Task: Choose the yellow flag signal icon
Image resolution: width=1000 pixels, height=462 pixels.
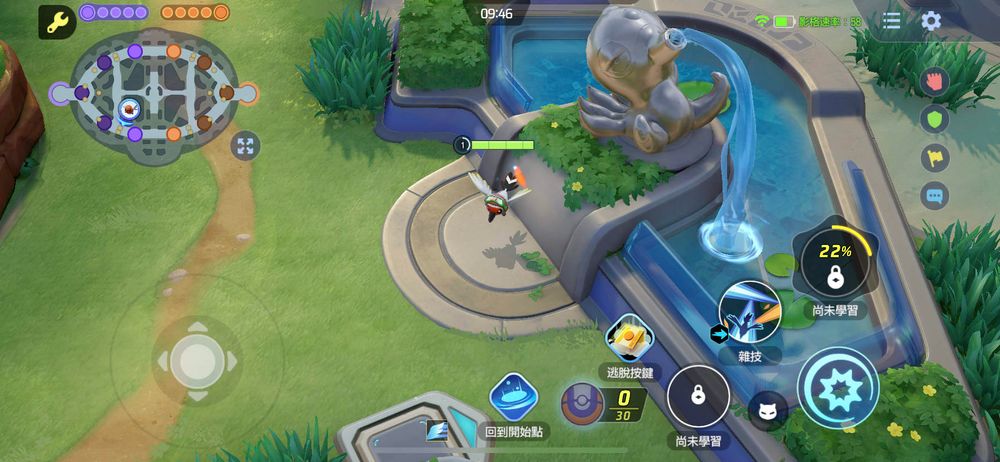Action: [x=935, y=157]
